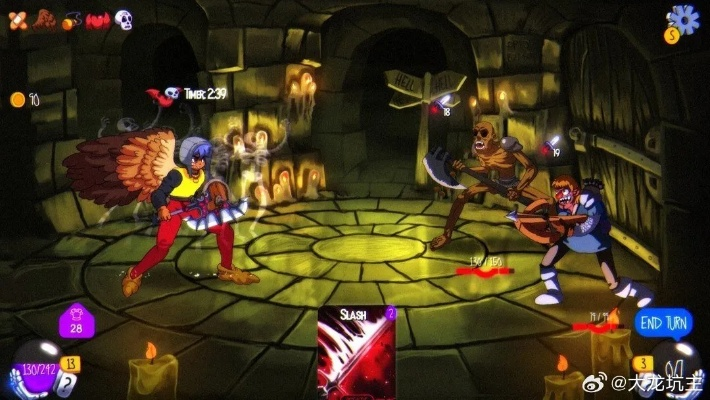
Task: Select the bandage relic icon
Action: pos(18,19)
